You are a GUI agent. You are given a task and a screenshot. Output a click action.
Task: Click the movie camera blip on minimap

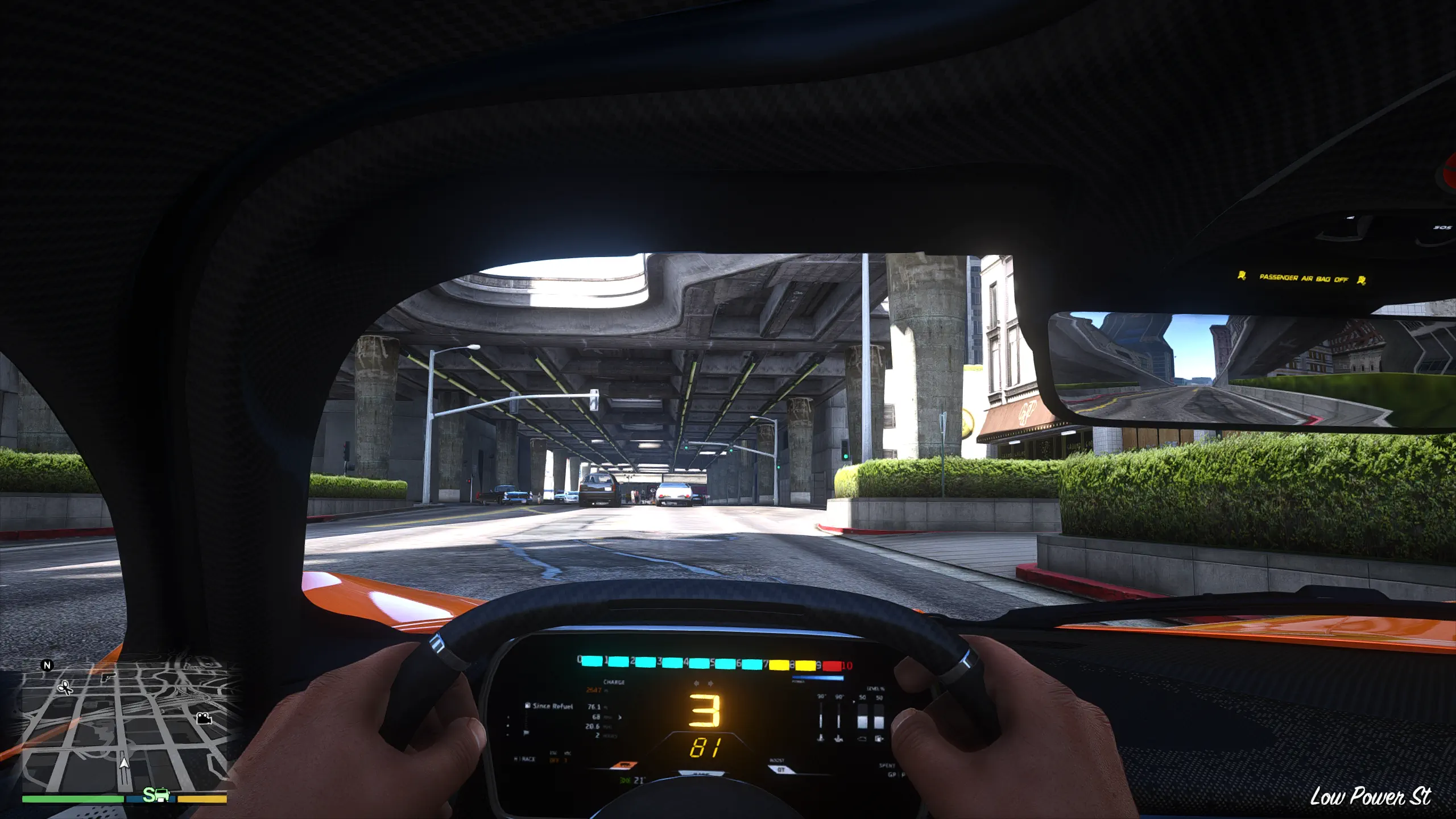coord(204,718)
